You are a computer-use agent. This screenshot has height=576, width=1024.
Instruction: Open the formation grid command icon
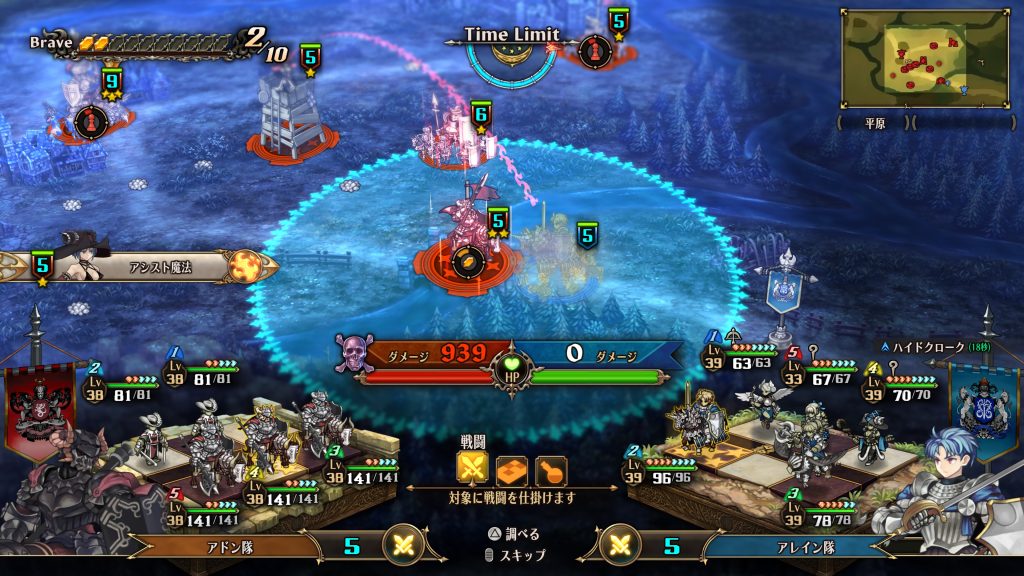pyautogui.click(x=512, y=469)
